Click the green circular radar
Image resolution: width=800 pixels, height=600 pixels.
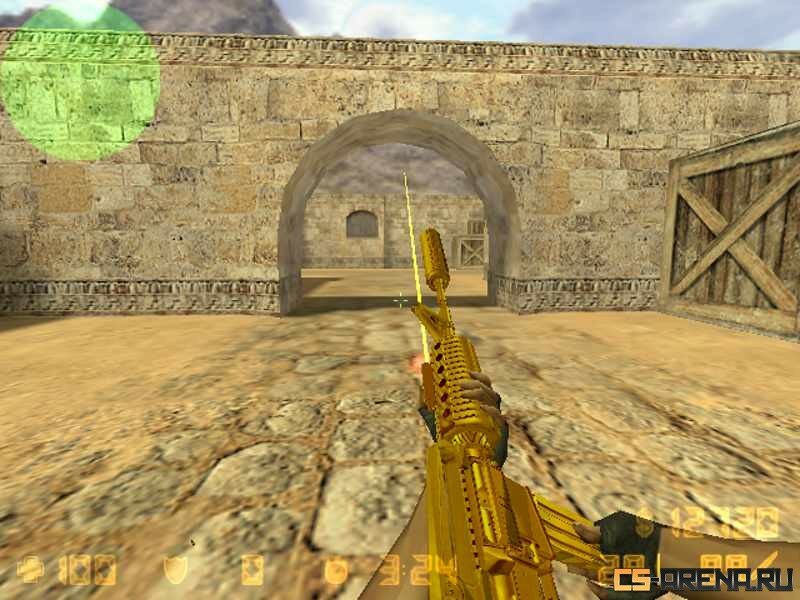click(x=80, y=82)
